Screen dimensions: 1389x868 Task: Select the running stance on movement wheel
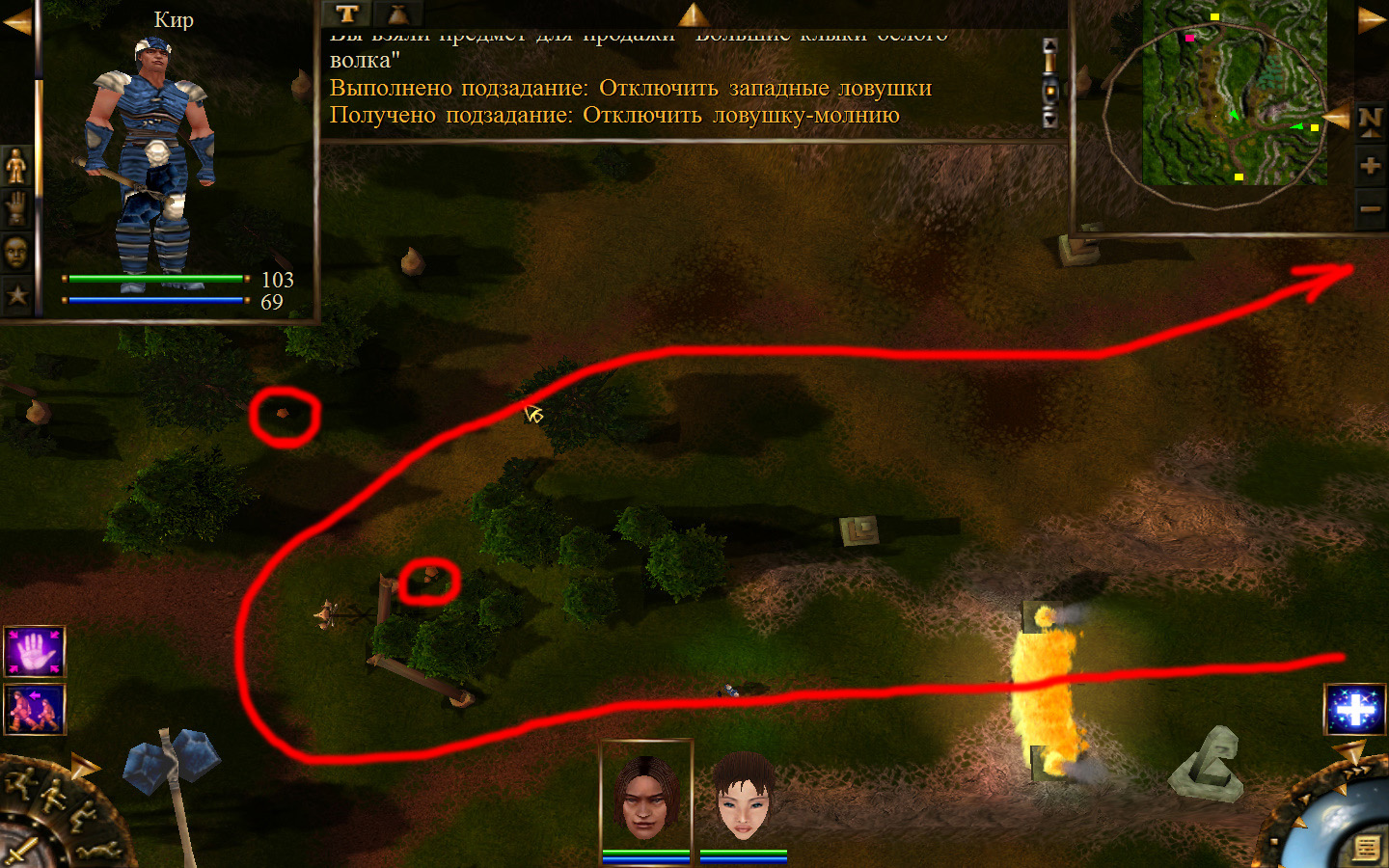(x=21, y=783)
